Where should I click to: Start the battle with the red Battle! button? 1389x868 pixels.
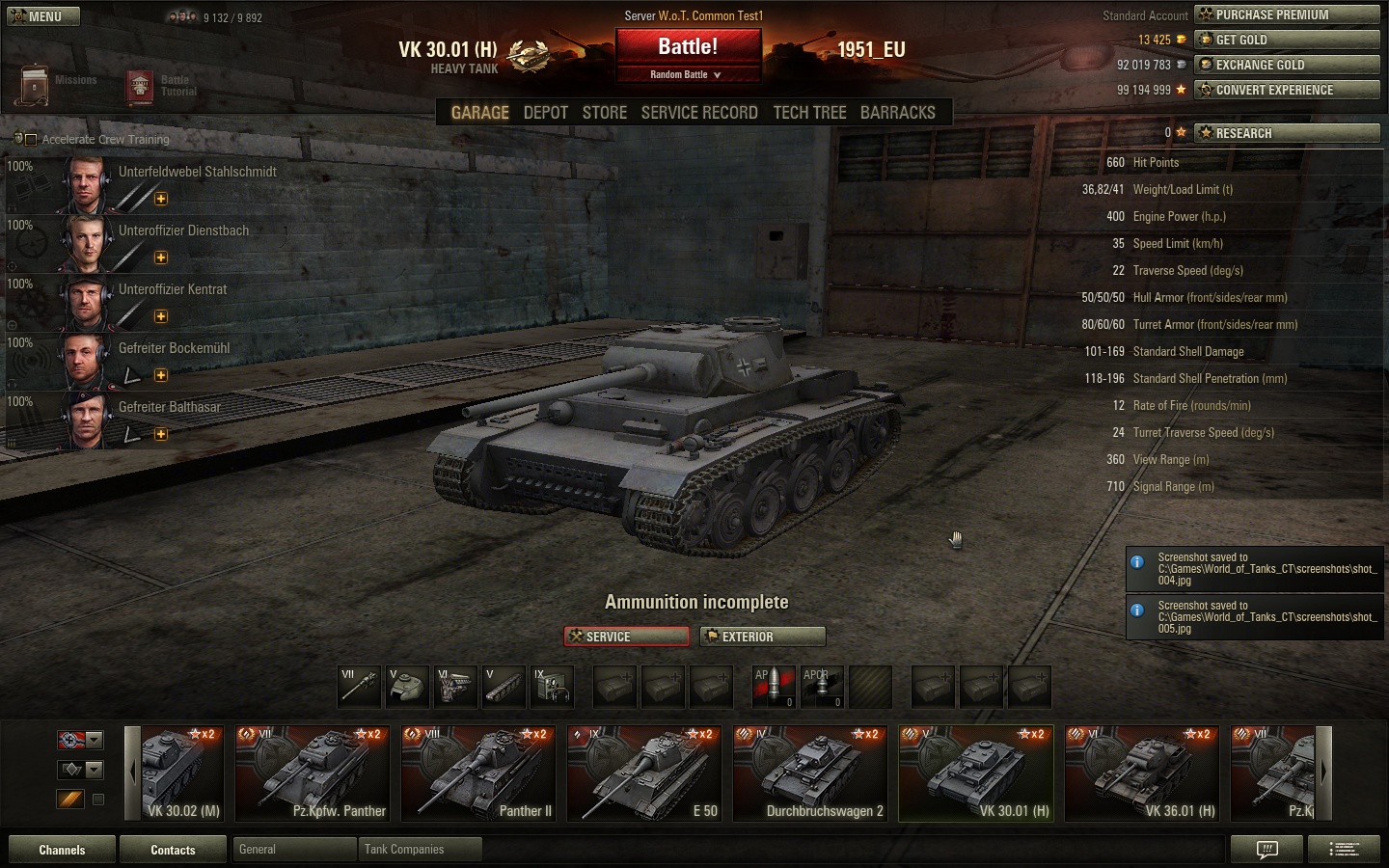coord(688,47)
